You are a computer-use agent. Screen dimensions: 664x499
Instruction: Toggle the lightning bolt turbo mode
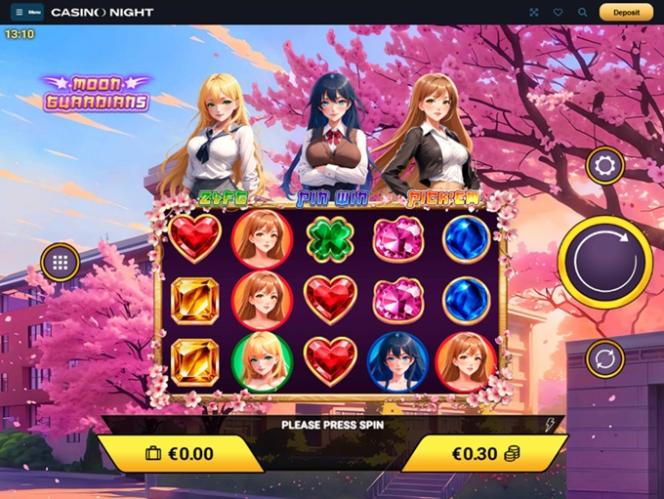click(548, 424)
